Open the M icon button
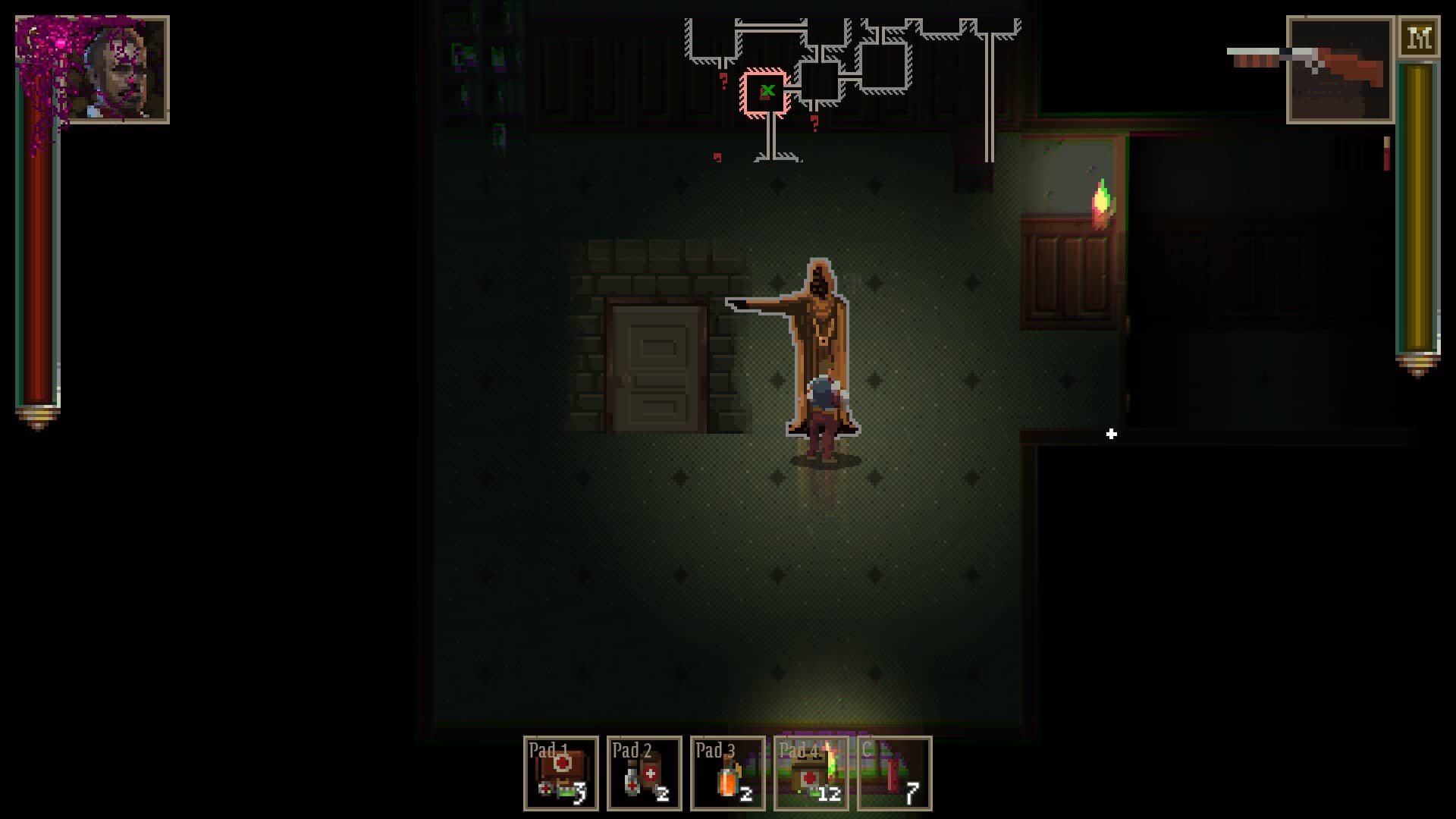This screenshot has width=1456, height=819. (x=1419, y=38)
